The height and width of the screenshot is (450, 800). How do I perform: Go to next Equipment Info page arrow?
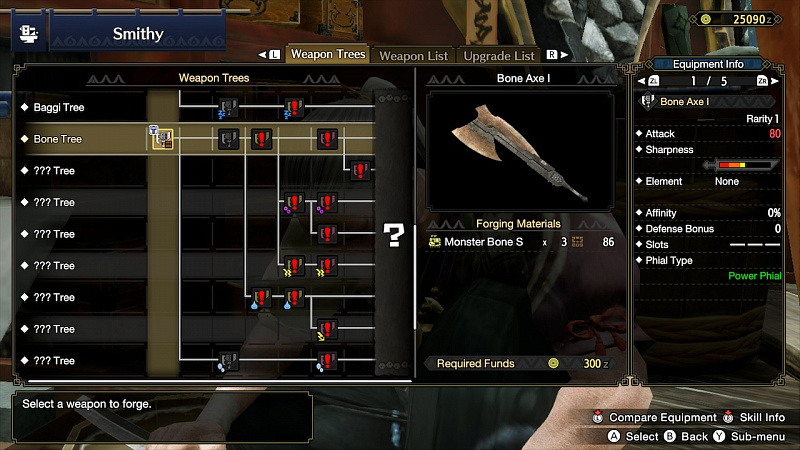775,81
